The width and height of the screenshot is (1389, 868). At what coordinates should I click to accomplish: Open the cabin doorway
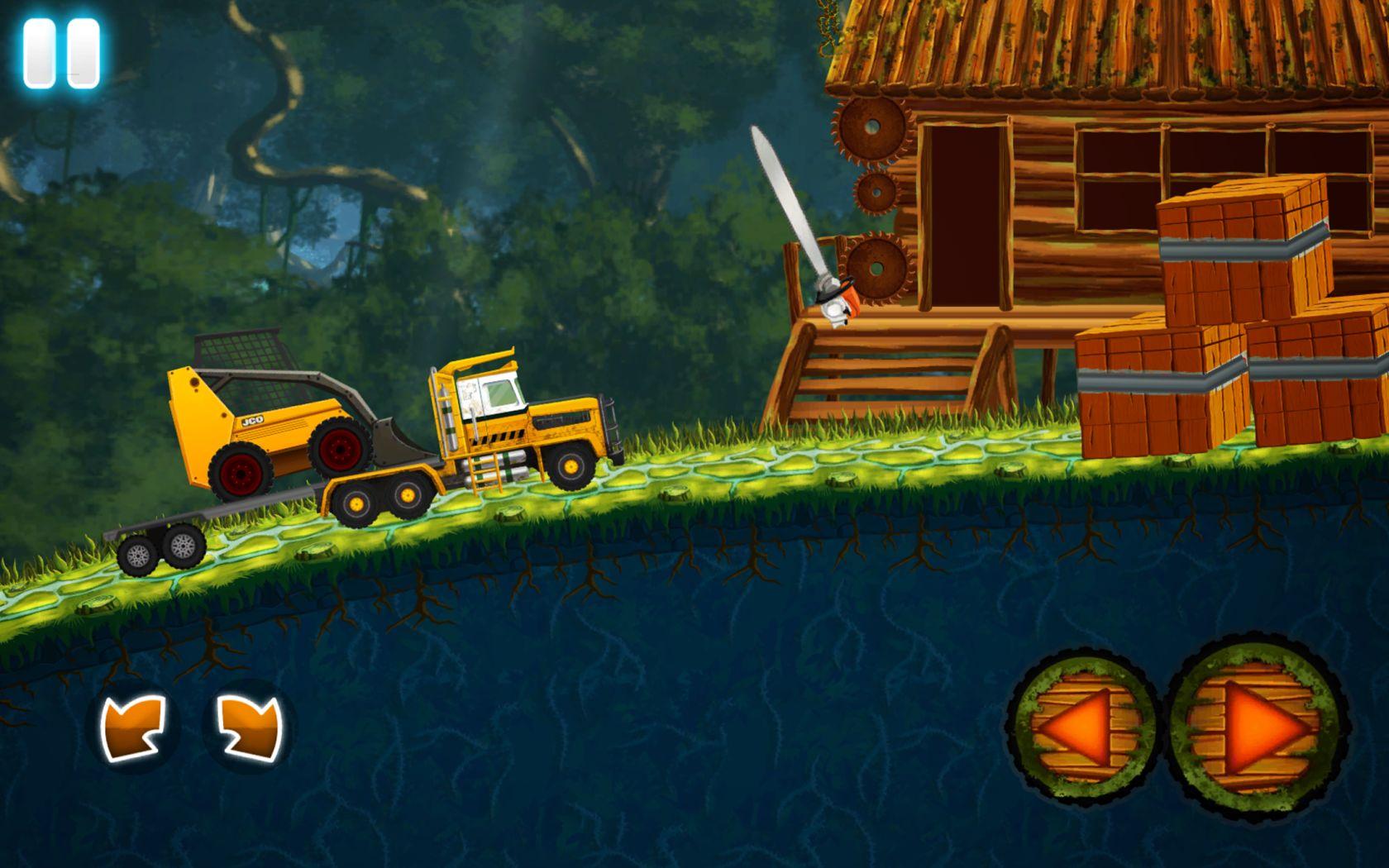point(963,215)
